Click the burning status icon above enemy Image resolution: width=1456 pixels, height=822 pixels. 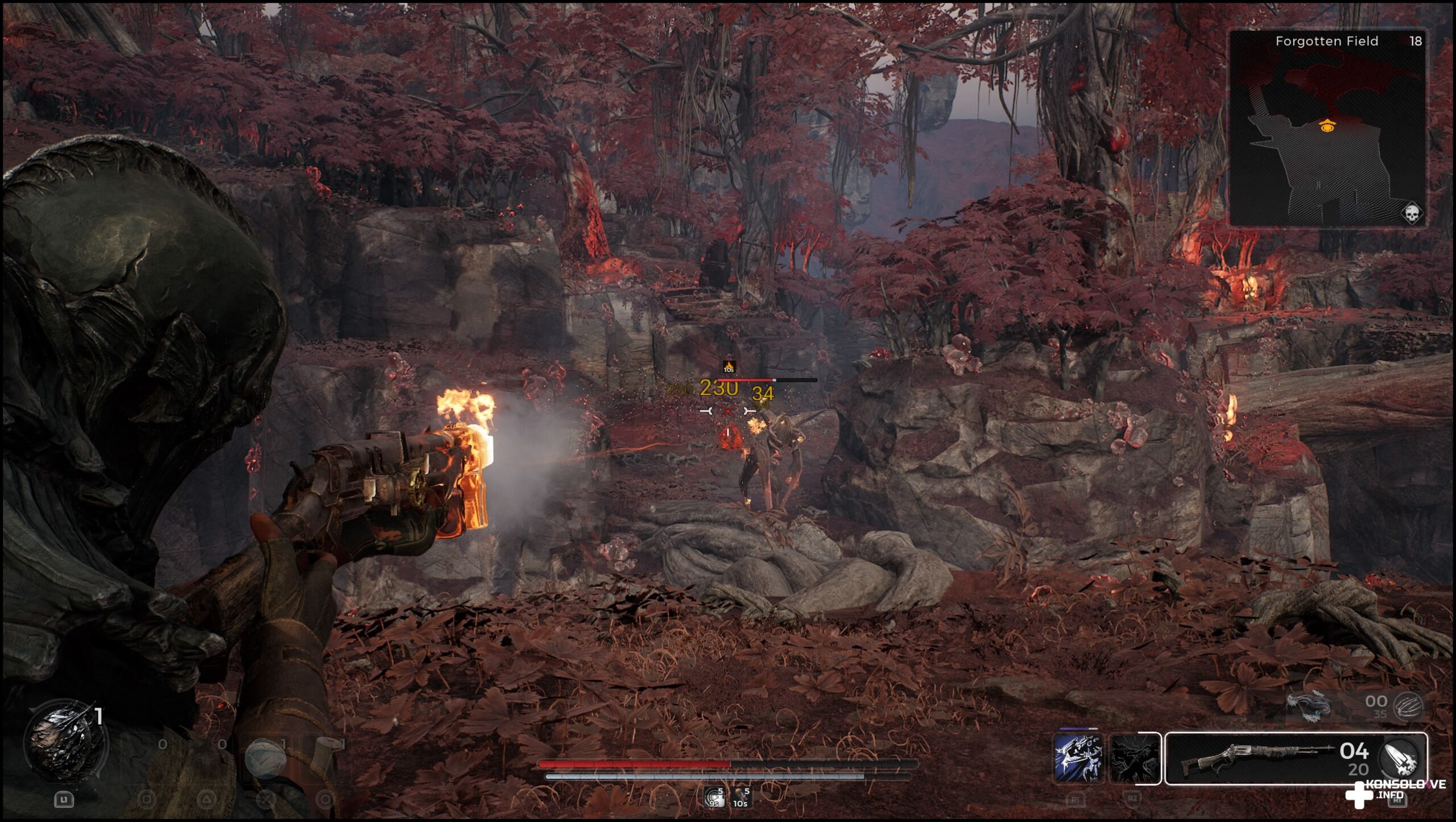729,366
